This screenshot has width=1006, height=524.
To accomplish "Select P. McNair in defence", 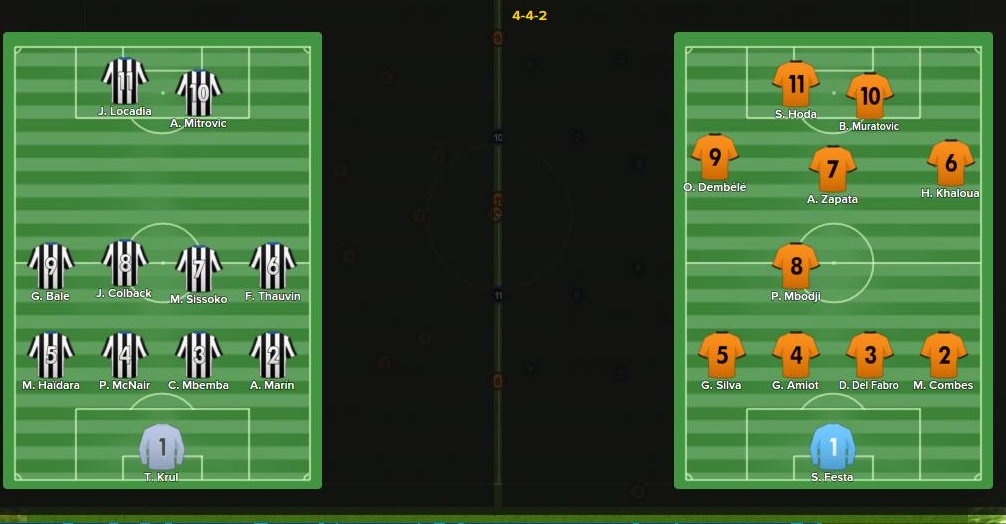I will coord(125,356).
